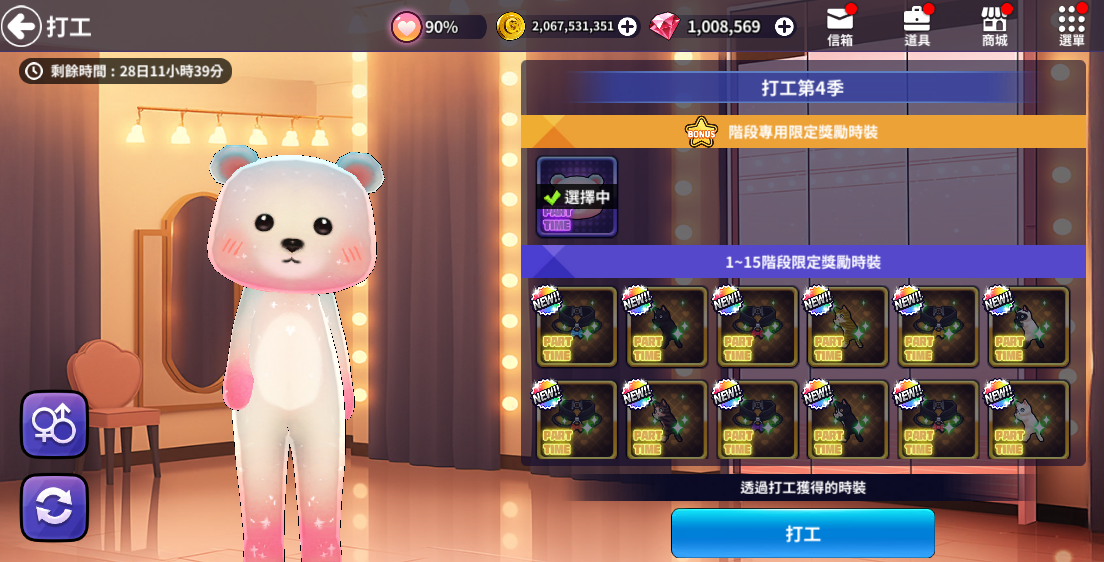This screenshot has width=1104, height=562.
Task: Start the 打工 part-time job
Action: click(802, 533)
